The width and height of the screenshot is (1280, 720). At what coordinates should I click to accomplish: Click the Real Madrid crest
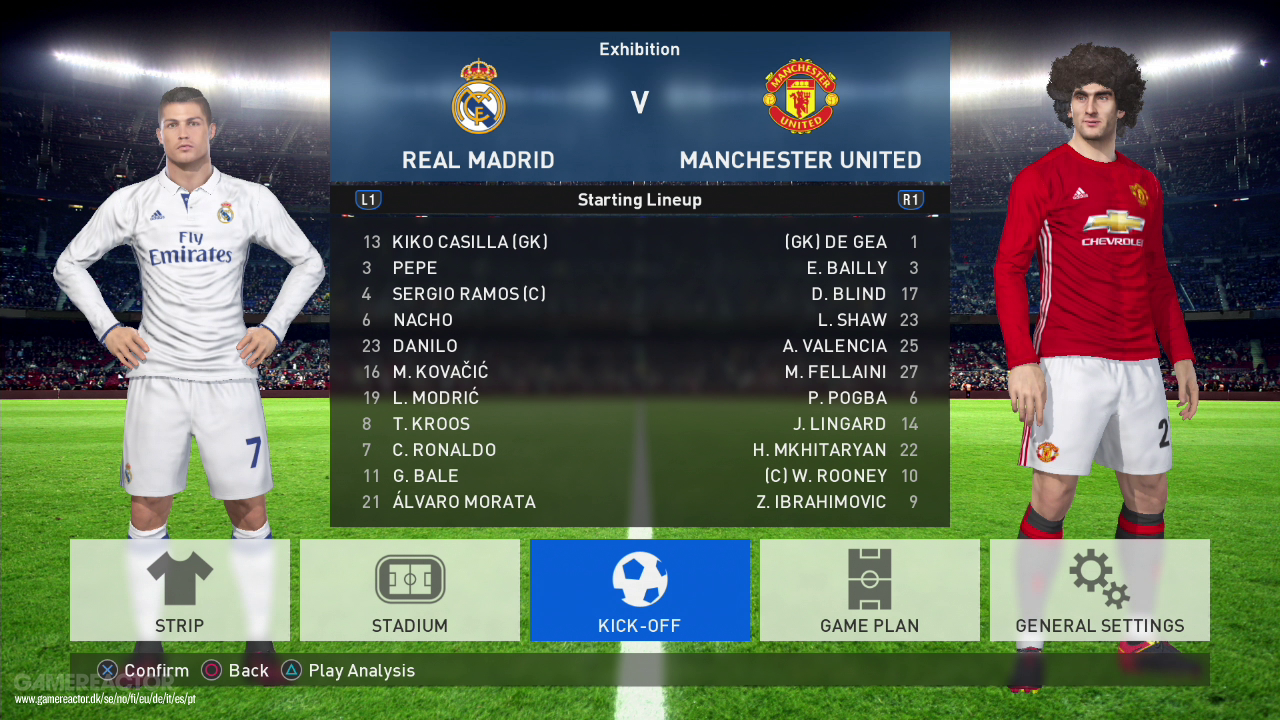point(478,97)
